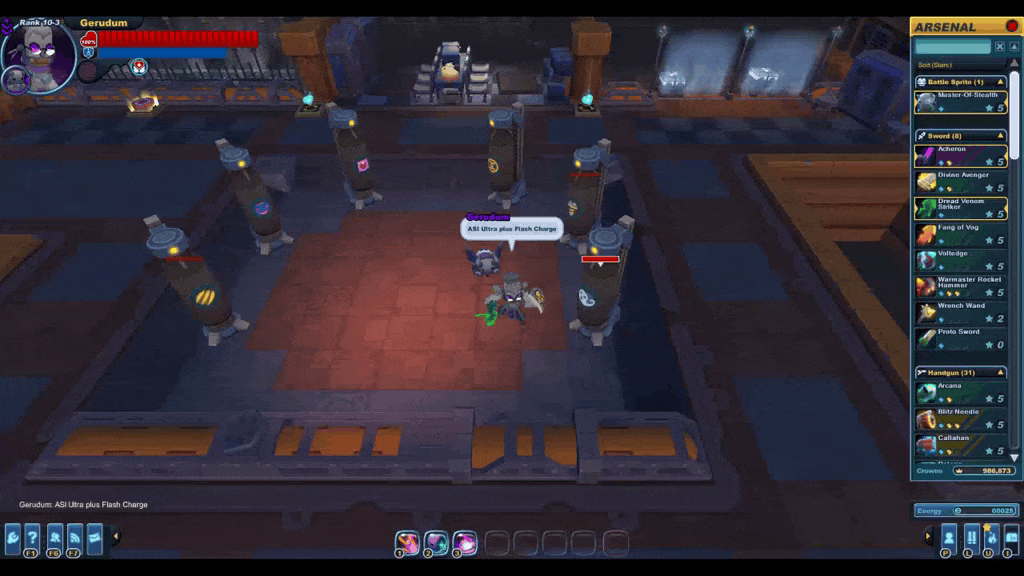Activate the first sprite skill icon
Image resolution: width=1024 pixels, height=576 pixels.
click(407, 543)
